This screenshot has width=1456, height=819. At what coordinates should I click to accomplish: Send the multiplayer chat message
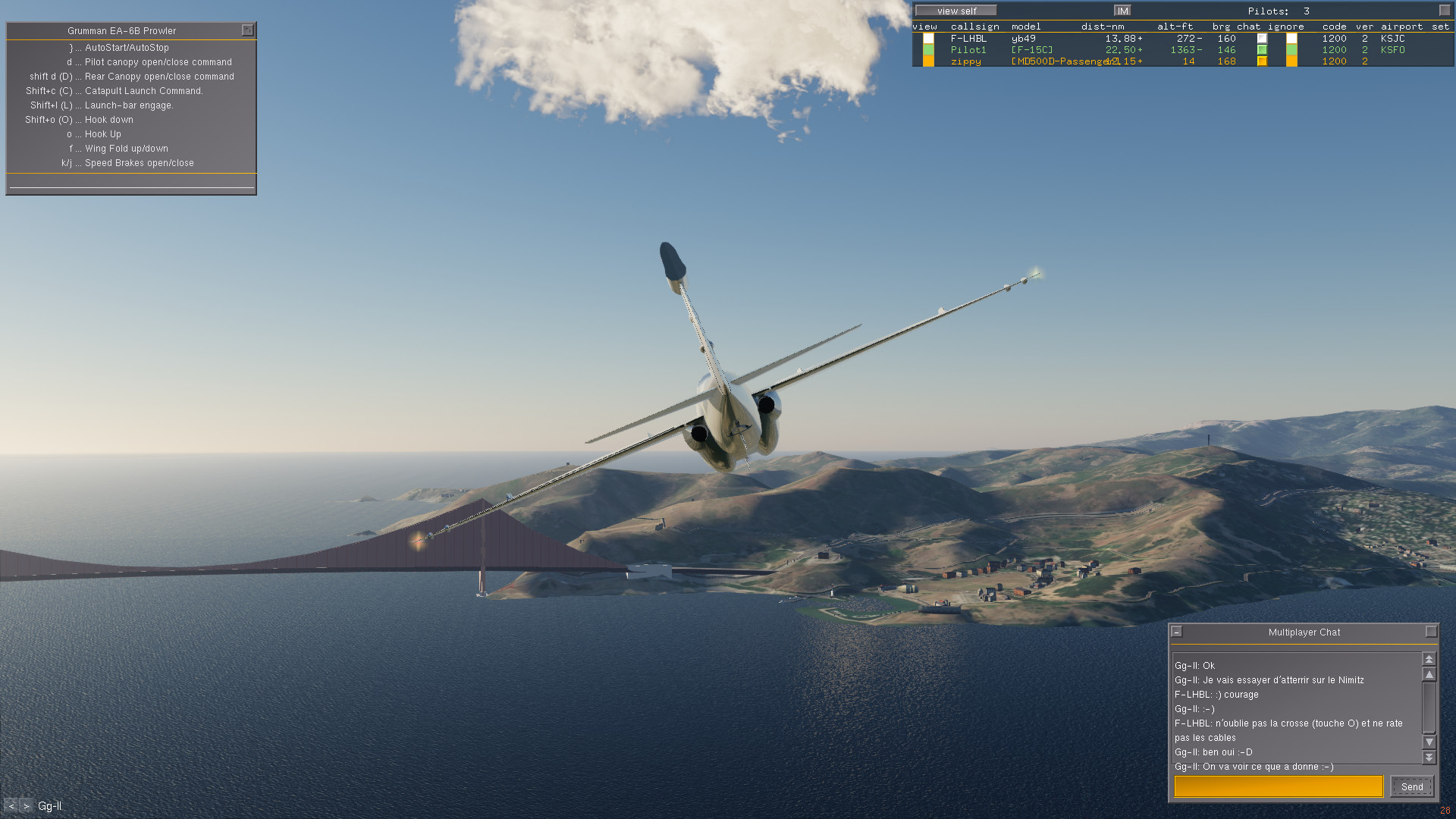[x=1411, y=786]
